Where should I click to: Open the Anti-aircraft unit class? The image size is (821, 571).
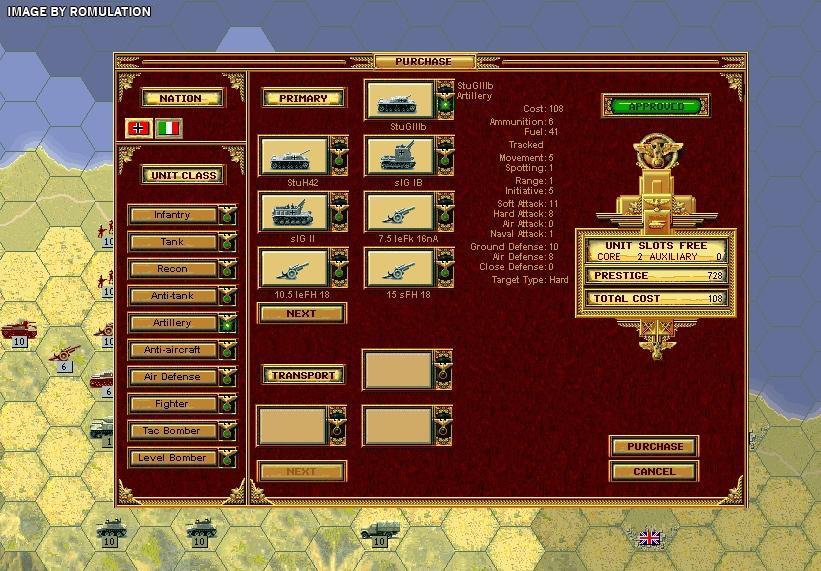coord(172,350)
